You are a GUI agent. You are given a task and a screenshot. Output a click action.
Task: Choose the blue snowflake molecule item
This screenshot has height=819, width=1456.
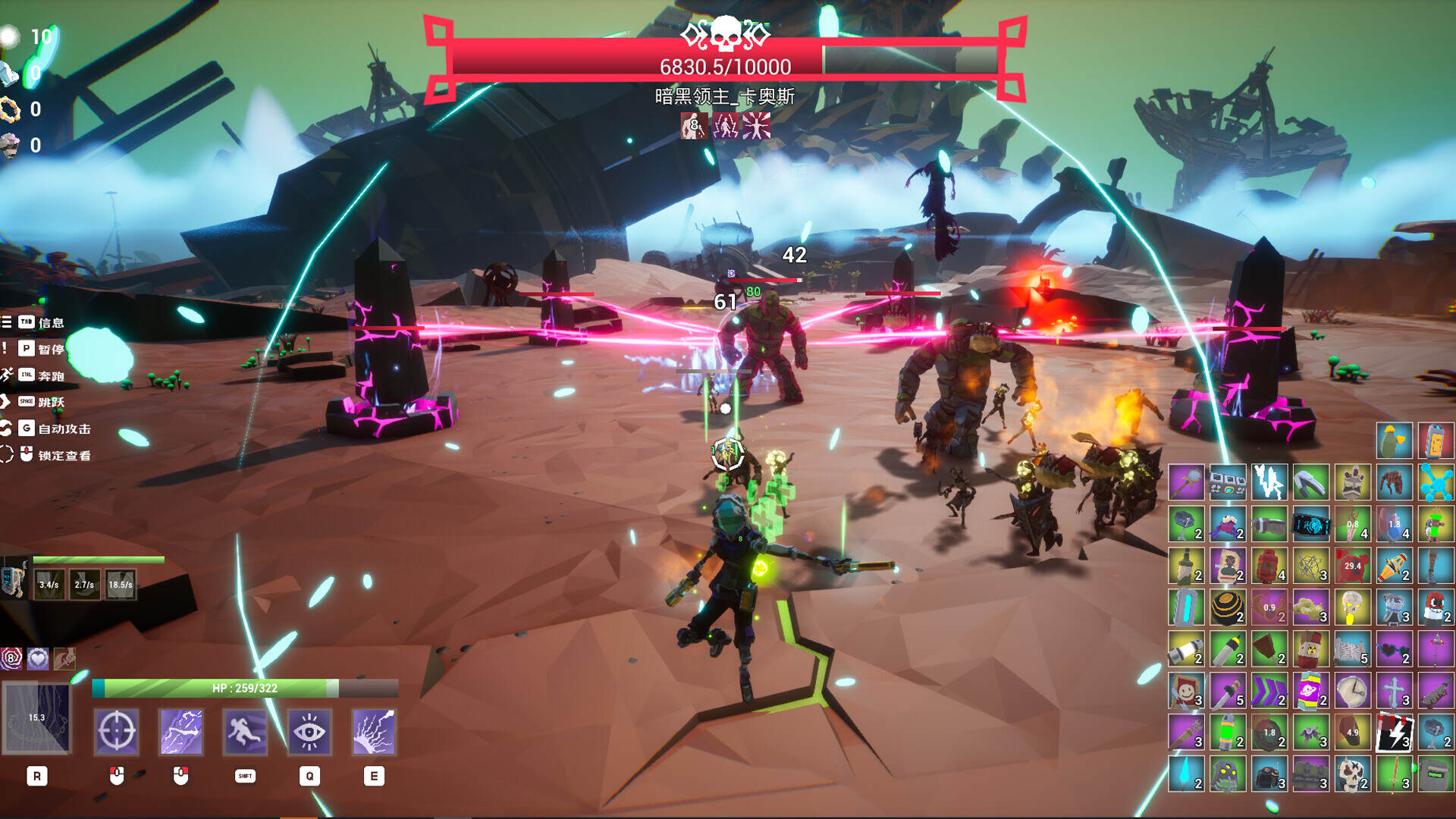(x=1436, y=482)
